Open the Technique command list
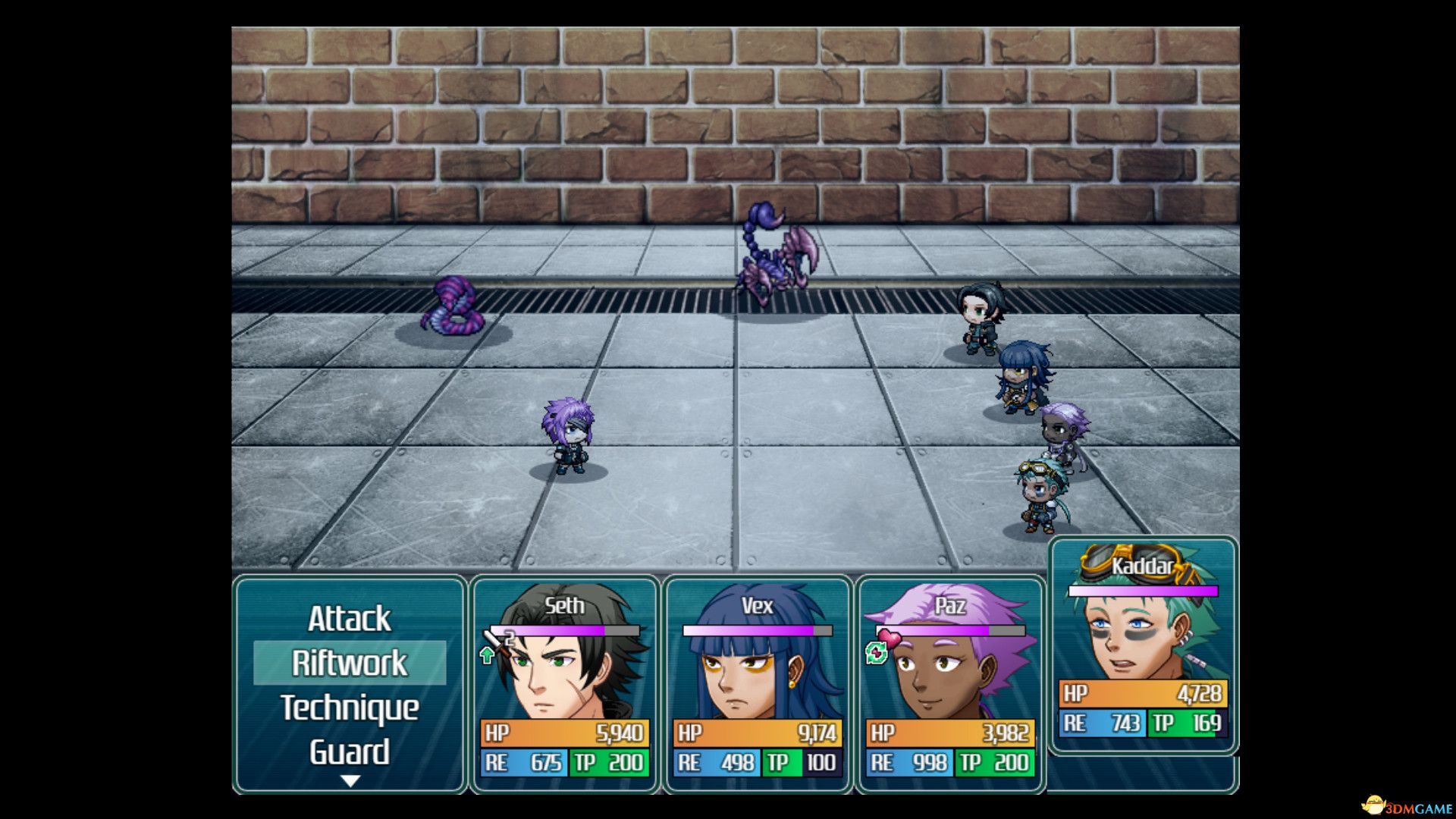 pyautogui.click(x=349, y=708)
